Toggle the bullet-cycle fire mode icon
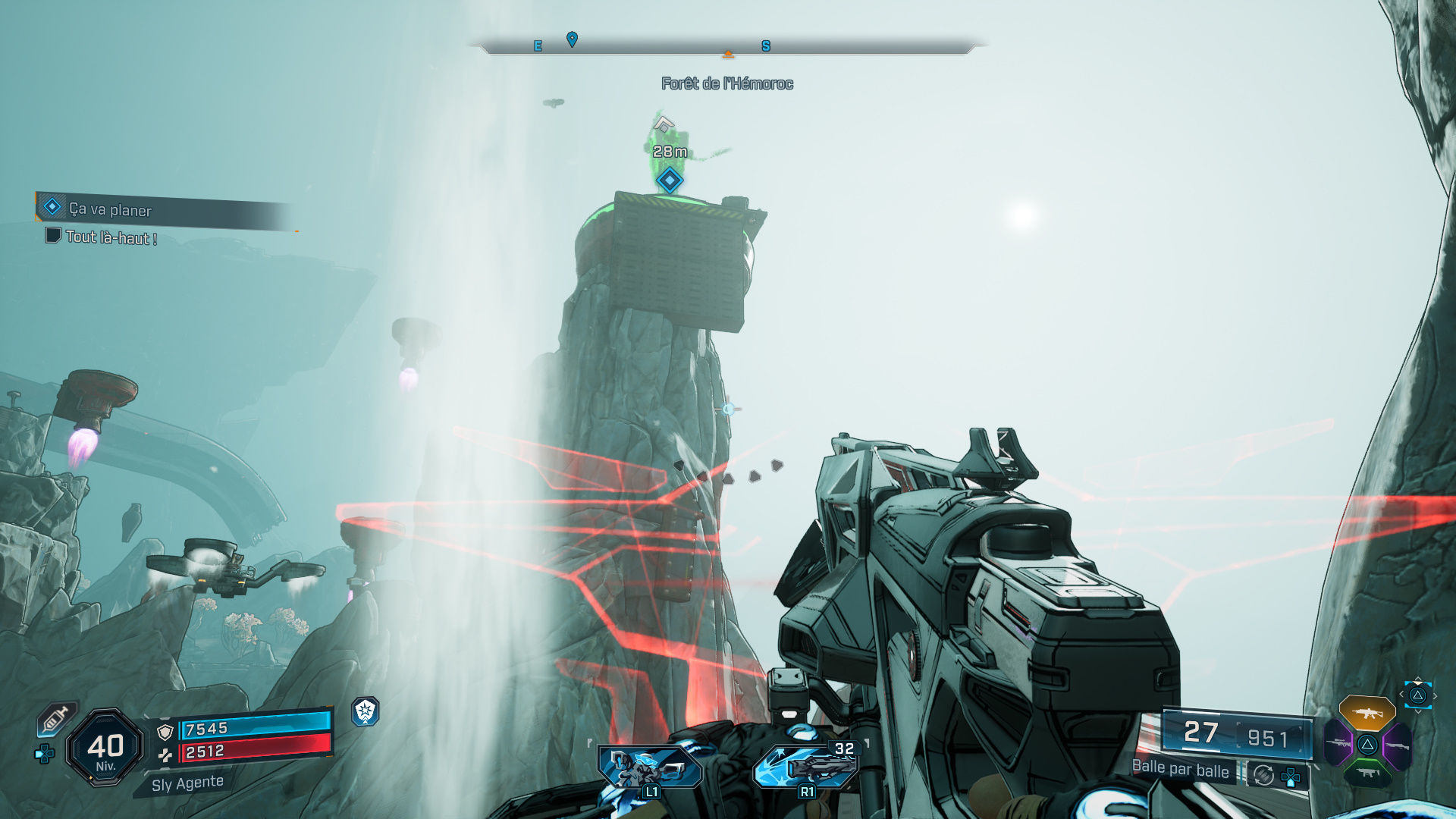This screenshot has height=819, width=1456. click(1263, 775)
